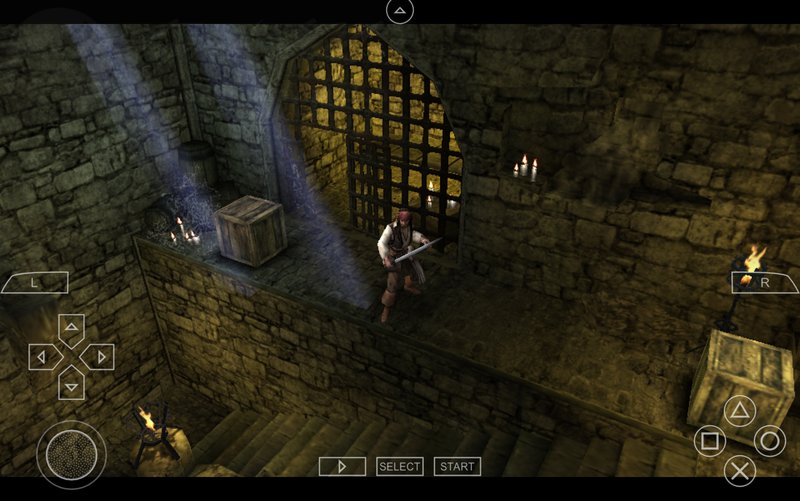This screenshot has width=800, height=501.
Task: Tap the D-pad up arrow
Action: point(71,329)
